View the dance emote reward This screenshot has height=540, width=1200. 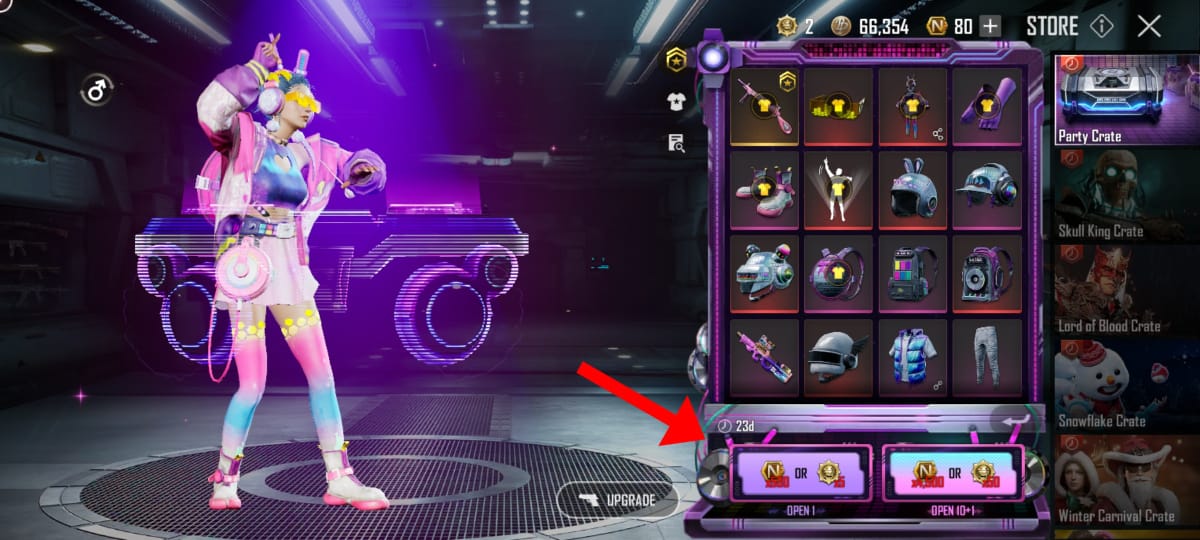coord(838,190)
